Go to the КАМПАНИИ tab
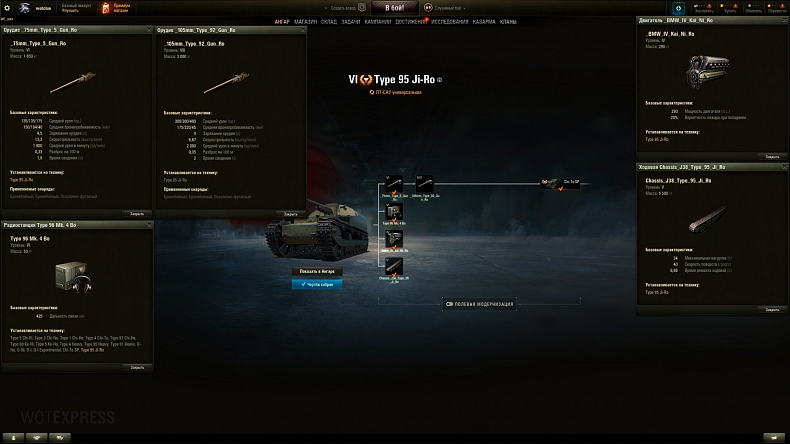 (377, 21)
